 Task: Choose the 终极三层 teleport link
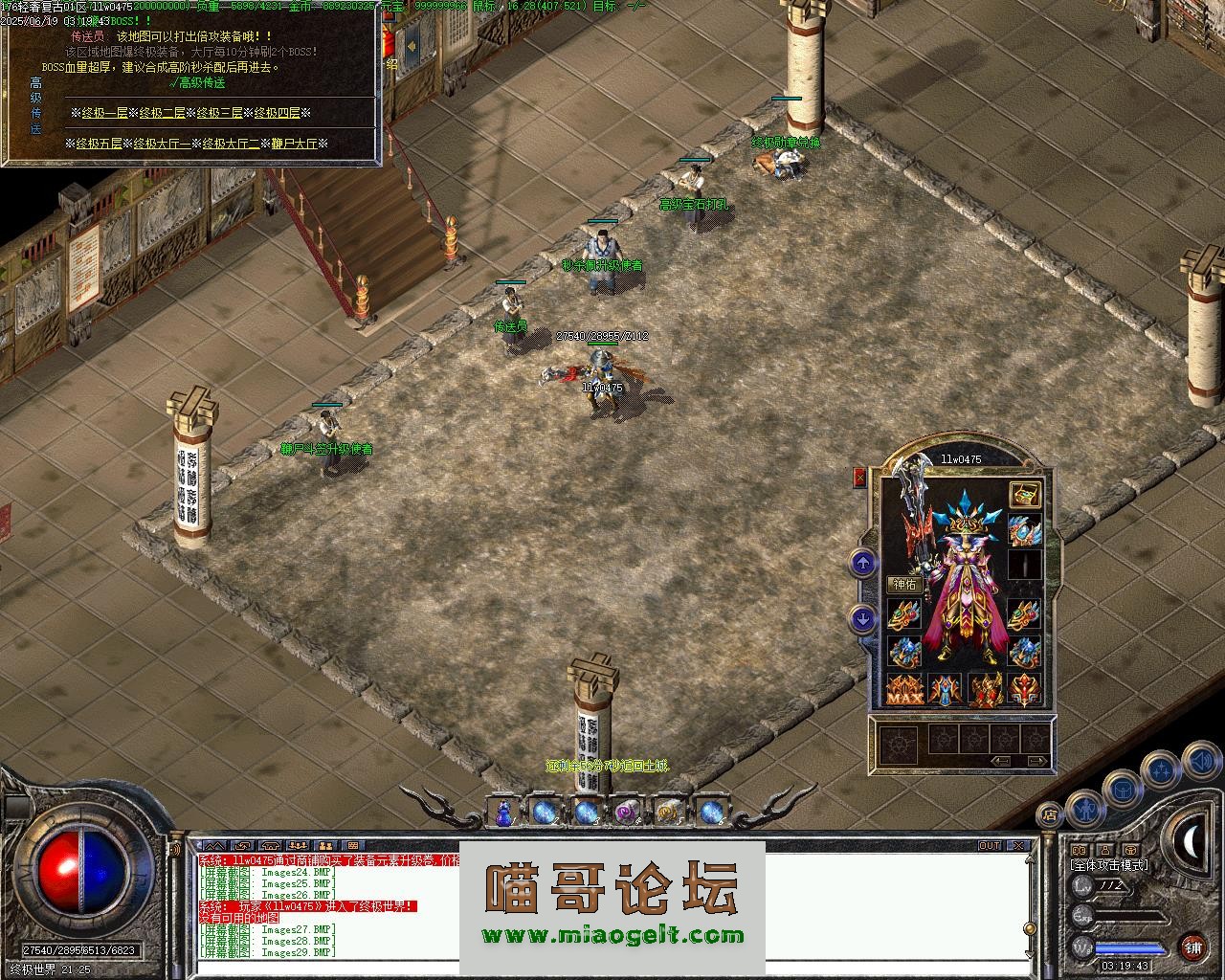coord(219,113)
